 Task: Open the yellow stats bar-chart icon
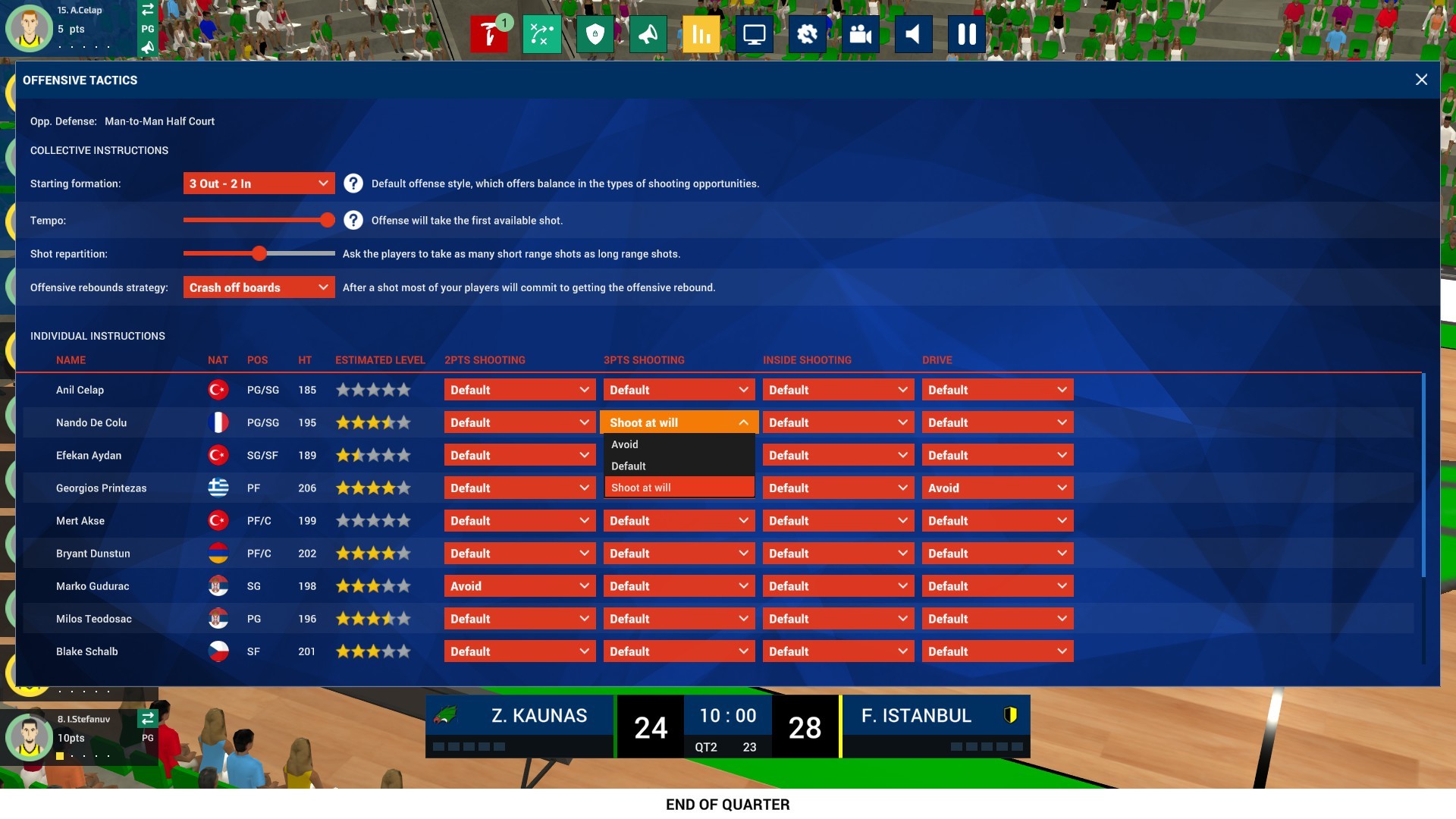pyautogui.click(x=701, y=33)
